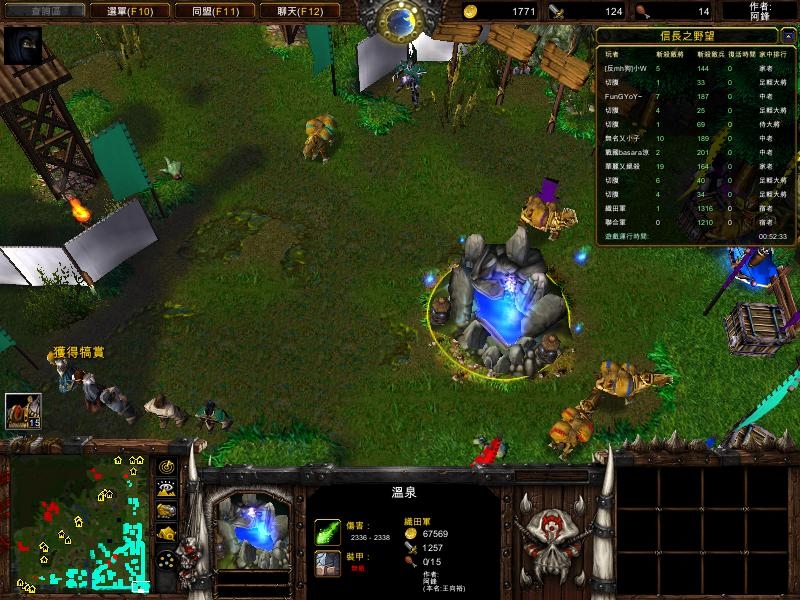This screenshot has width=800, height=600.
Task: Select the idle unit icon in the top-left corner
Action: click(22, 44)
